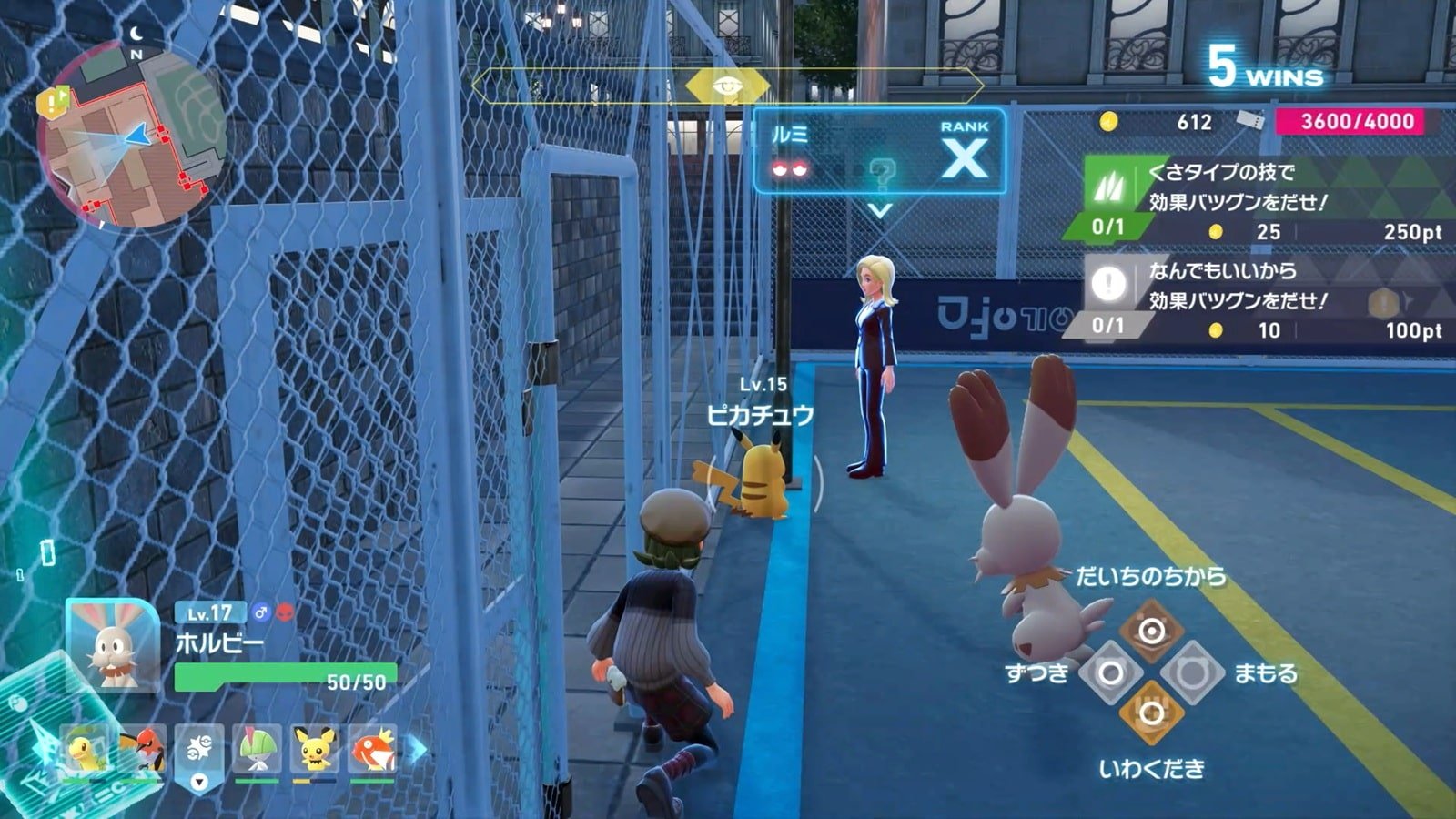Switch to Fletchinder in the party bar
The height and width of the screenshot is (819, 1456).
[x=143, y=750]
